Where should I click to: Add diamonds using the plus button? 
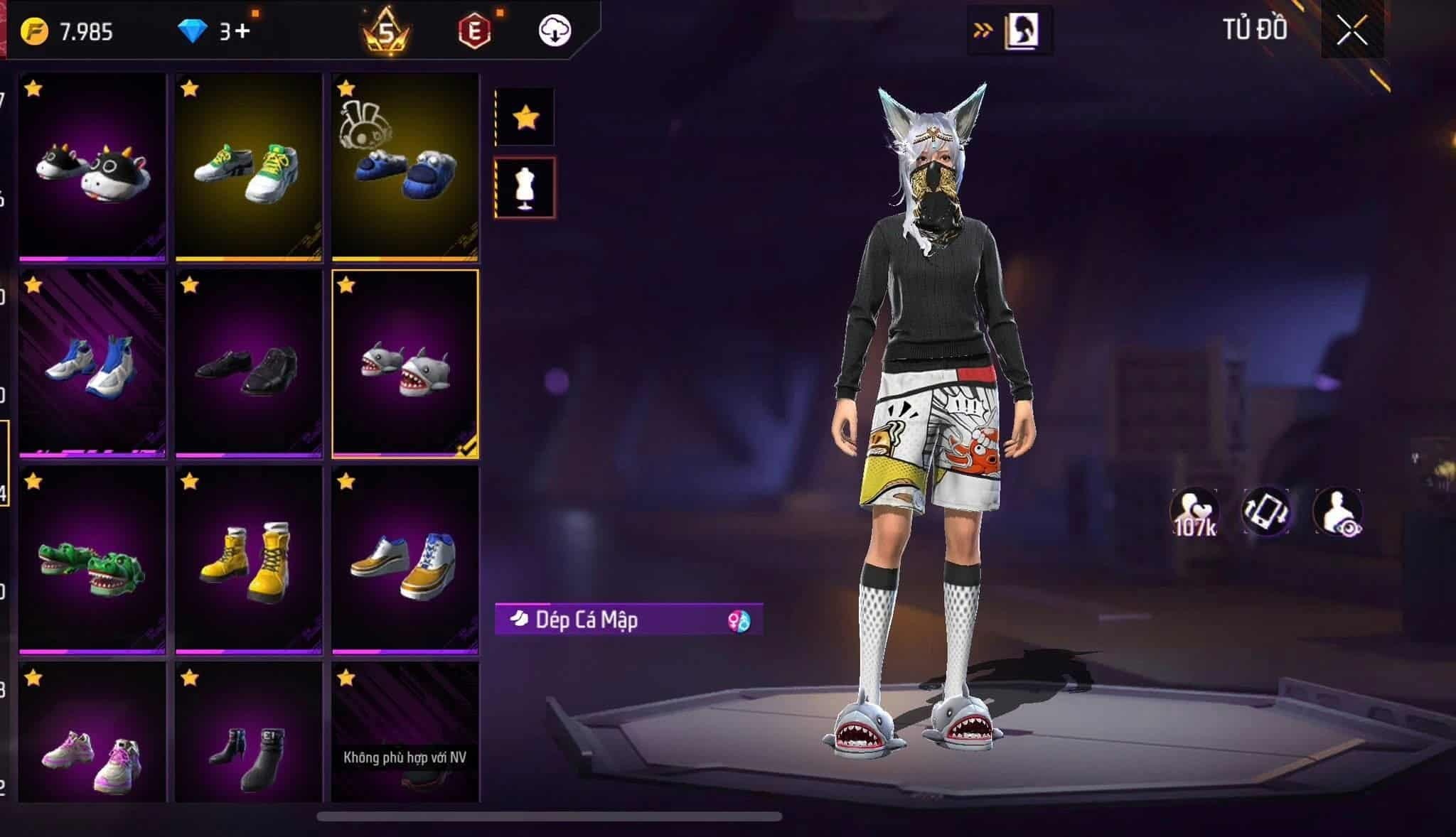(x=242, y=31)
